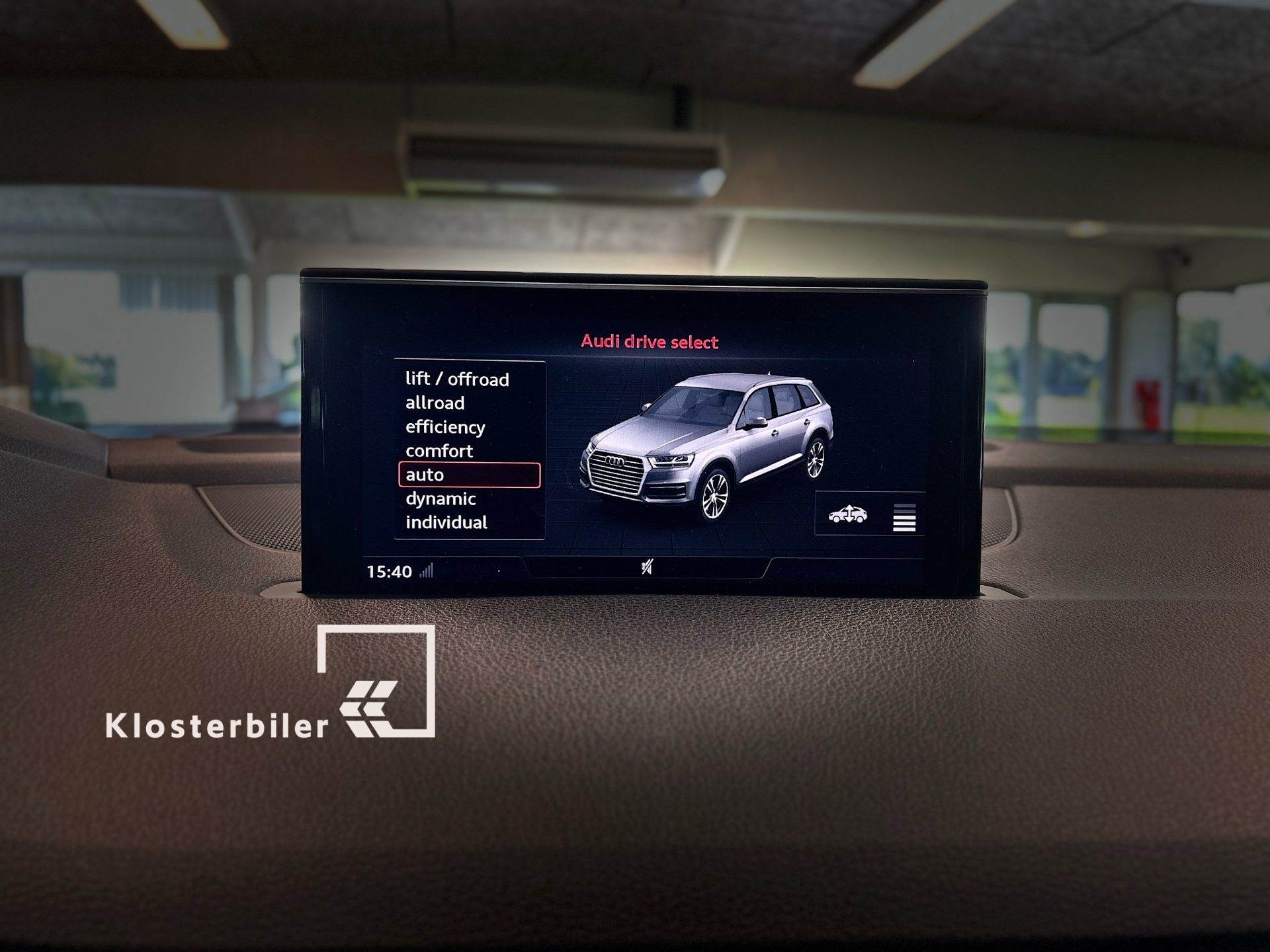Select the highlighted auto mode

tap(469, 475)
